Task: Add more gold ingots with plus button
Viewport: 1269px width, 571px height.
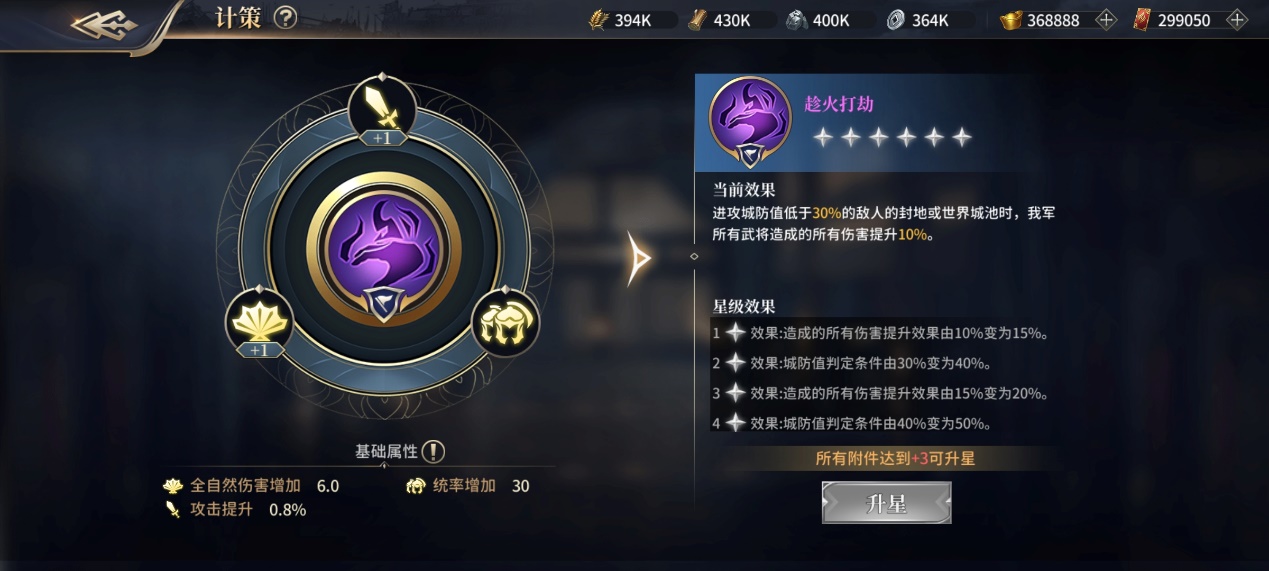Action: click(x=1105, y=20)
